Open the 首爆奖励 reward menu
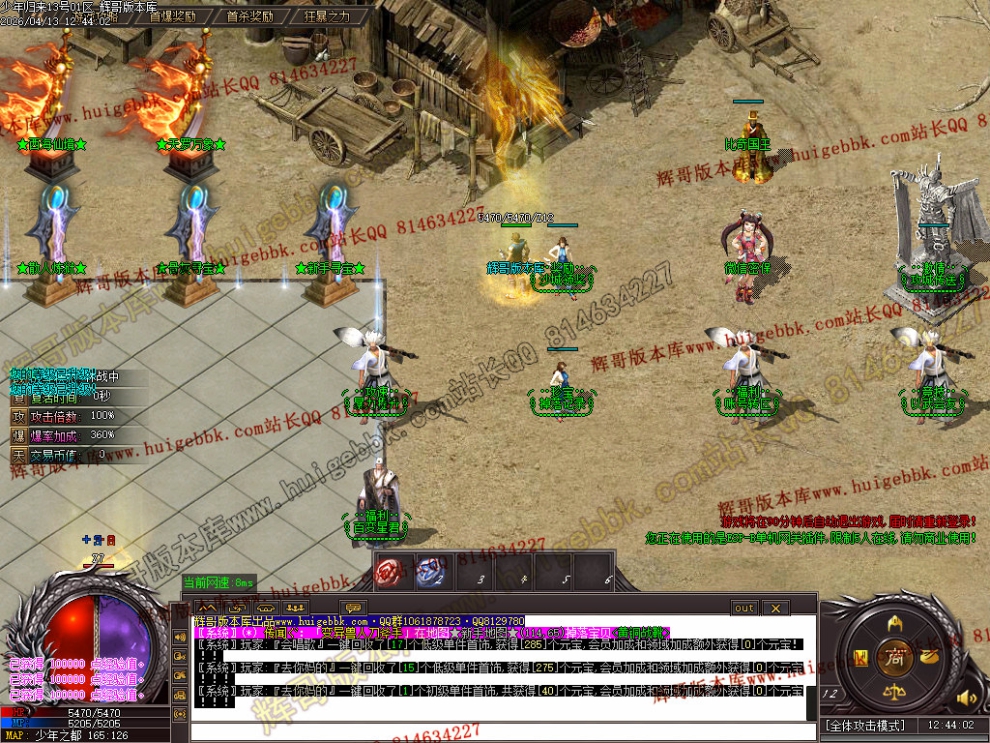 [172, 17]
